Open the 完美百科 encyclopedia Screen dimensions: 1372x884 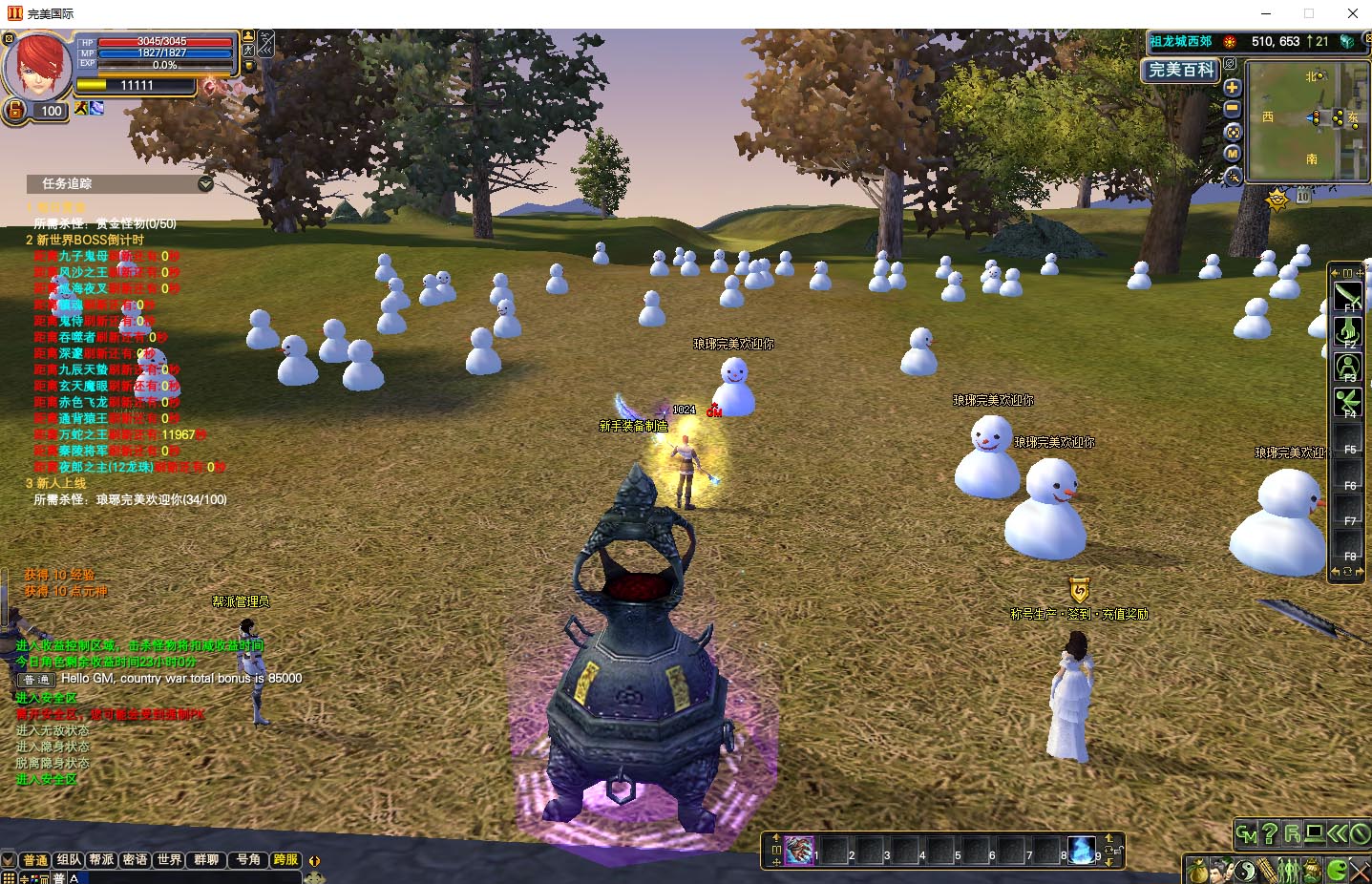[x=1181, y=70]
